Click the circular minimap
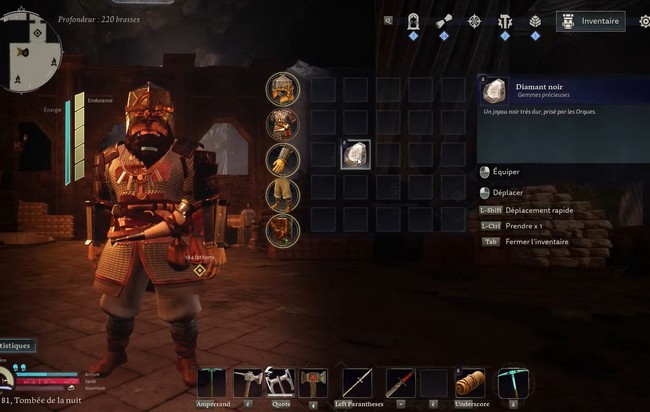 (30, 52)
